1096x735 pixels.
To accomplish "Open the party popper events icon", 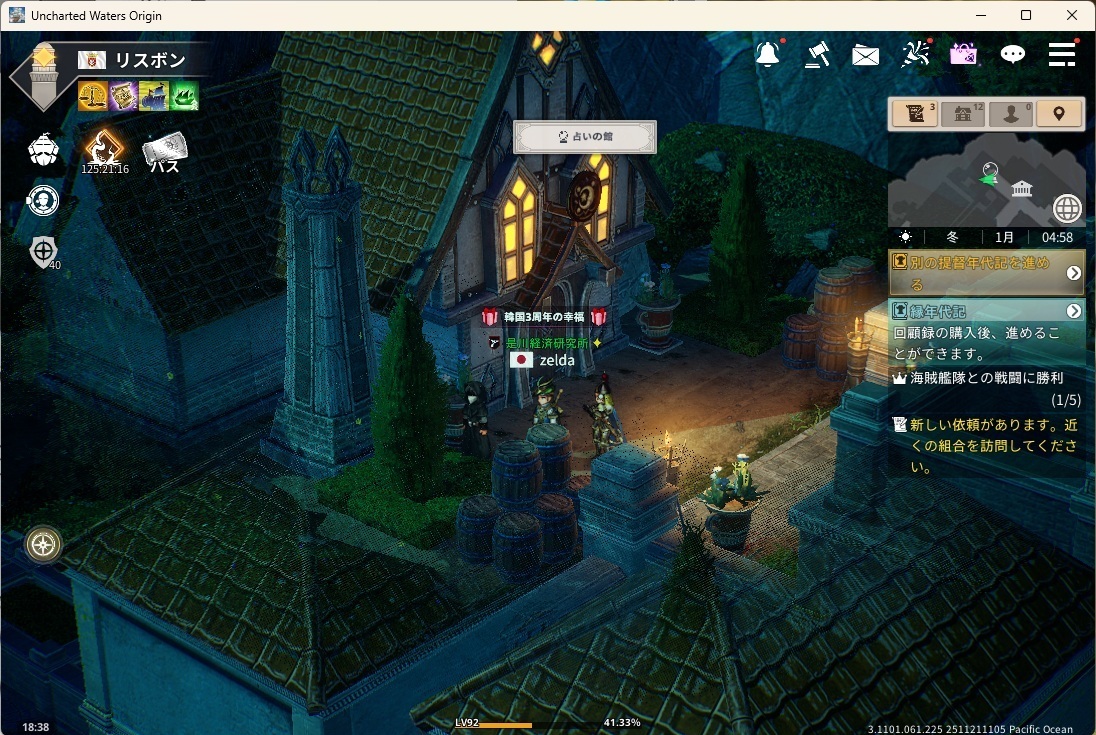I will (x=915, y=55).
